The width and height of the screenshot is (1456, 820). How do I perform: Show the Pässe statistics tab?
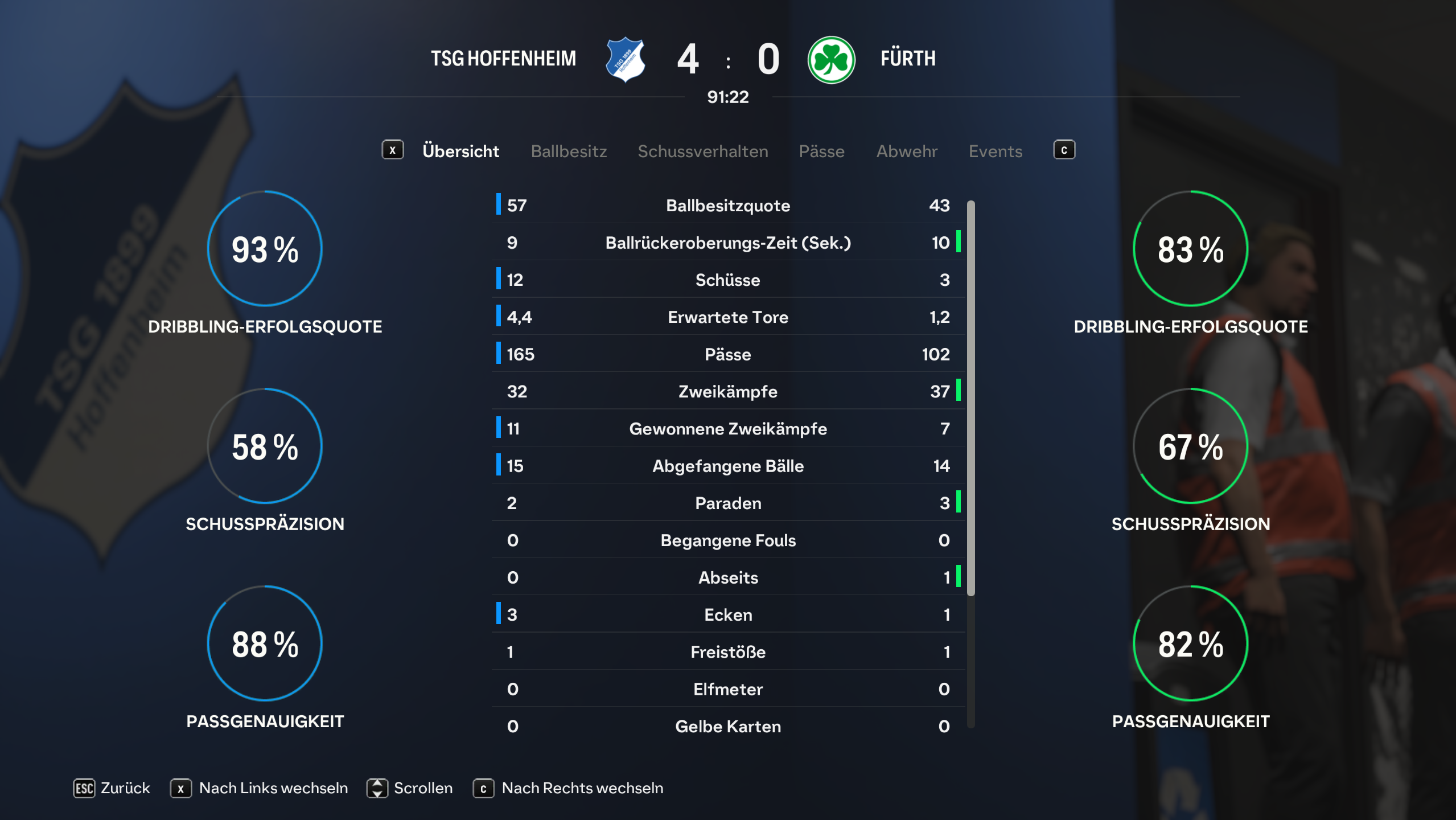[x=821, y=151]
